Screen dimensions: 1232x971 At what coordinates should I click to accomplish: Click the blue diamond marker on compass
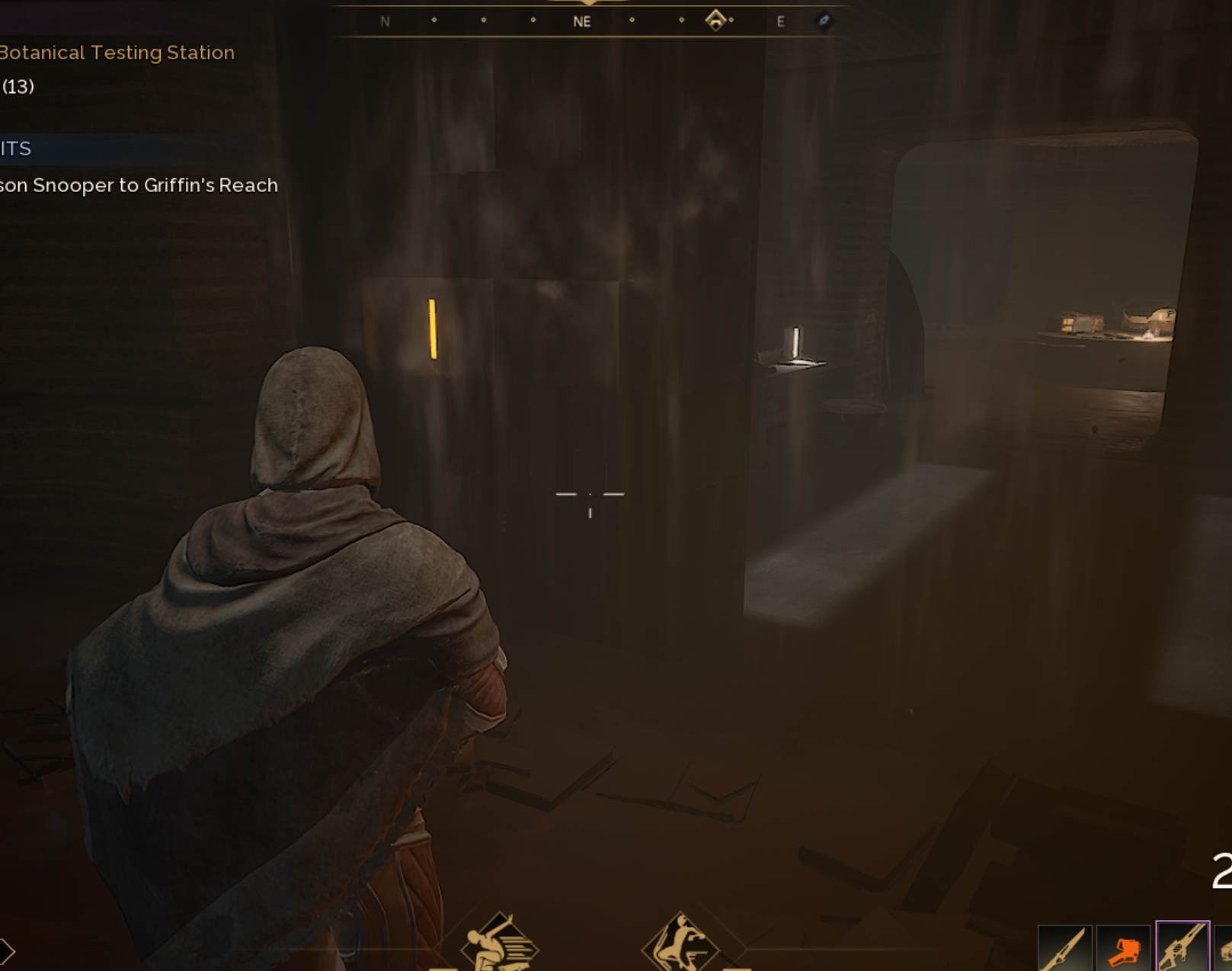point(824,21)
